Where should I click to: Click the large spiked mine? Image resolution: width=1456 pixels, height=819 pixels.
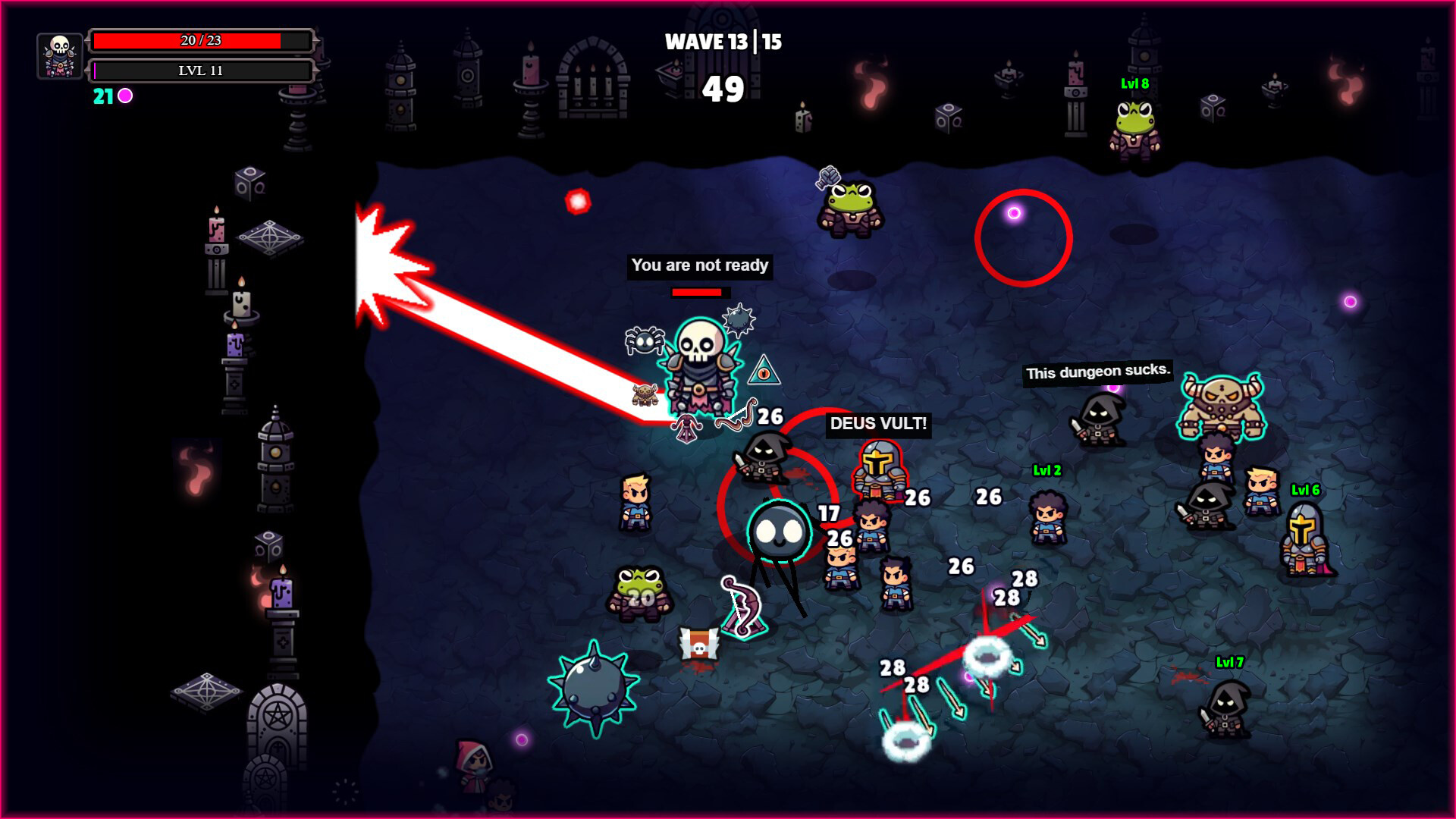[595, 686]
